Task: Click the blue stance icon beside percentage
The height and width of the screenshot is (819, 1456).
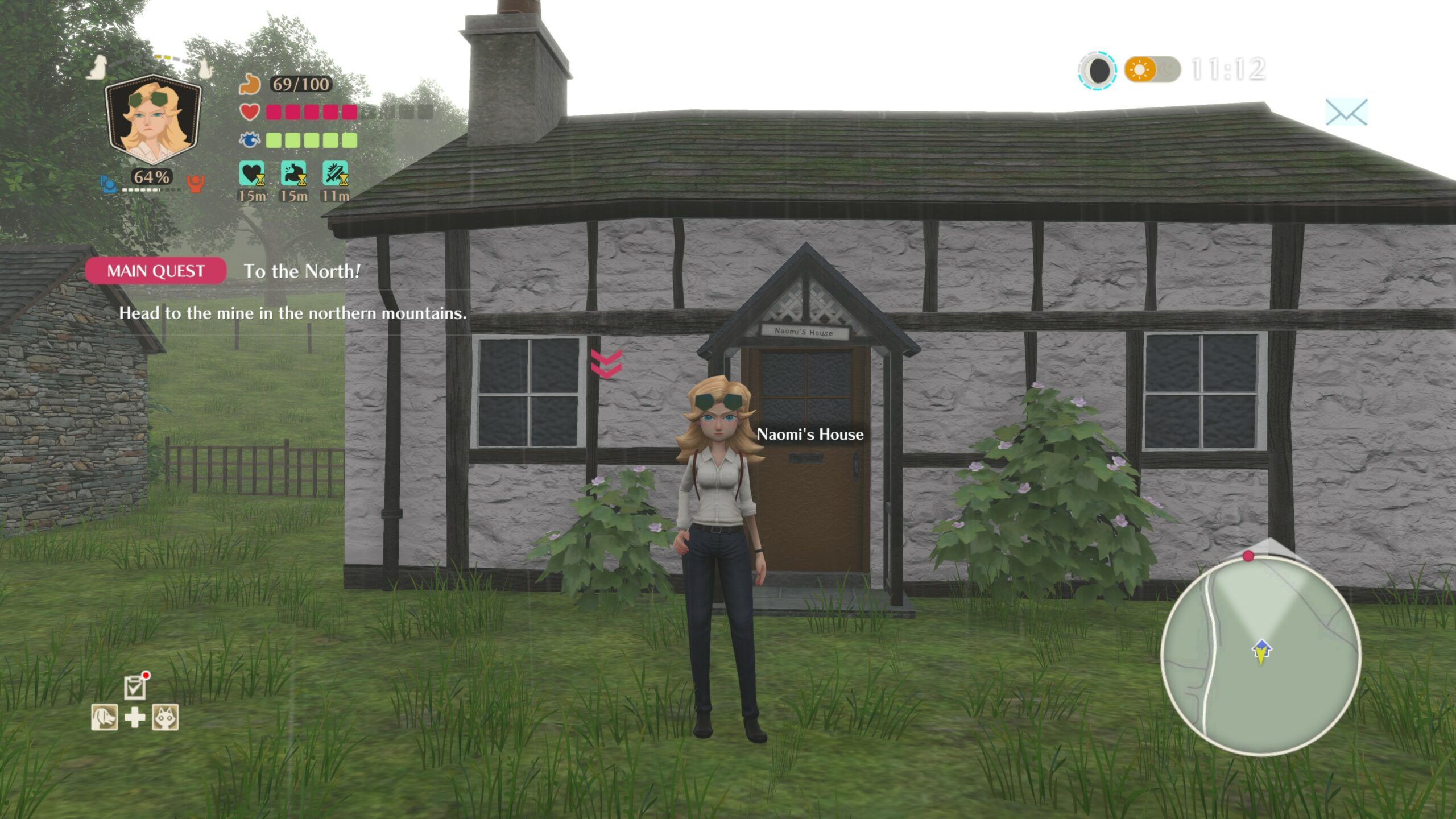Action: click(108, 184)
